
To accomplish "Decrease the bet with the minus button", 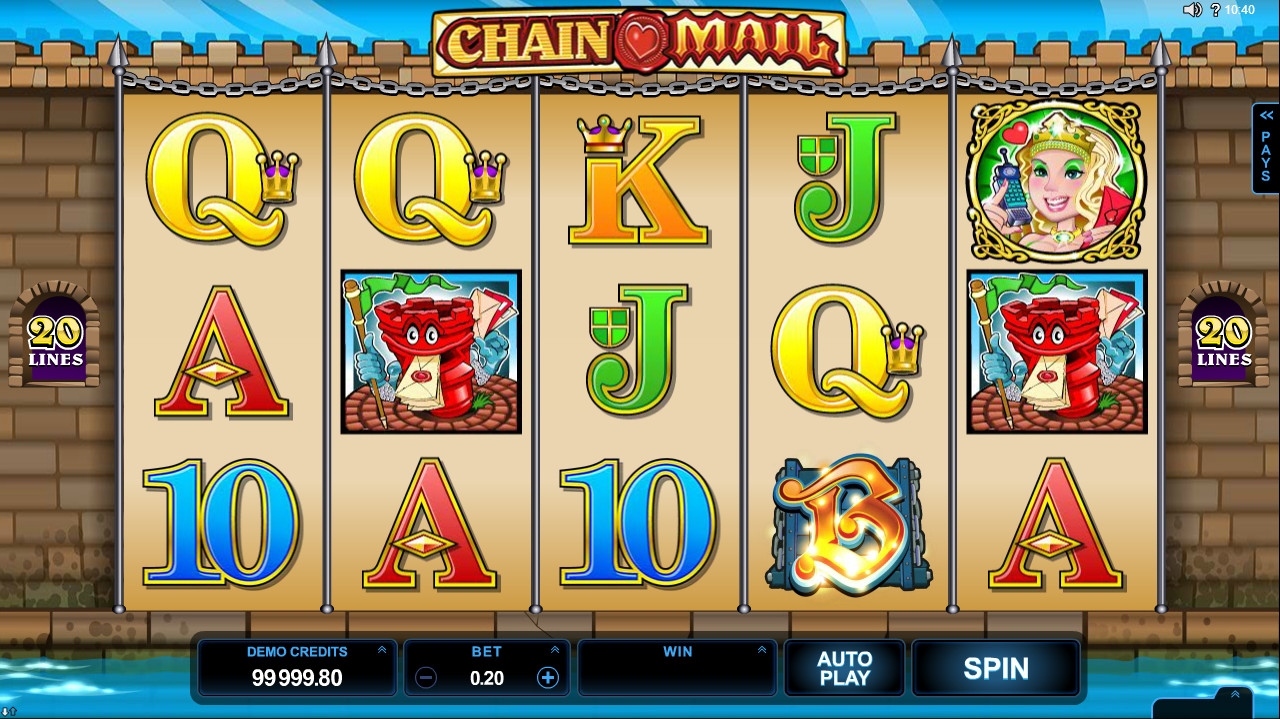I will tap(426, 678).
